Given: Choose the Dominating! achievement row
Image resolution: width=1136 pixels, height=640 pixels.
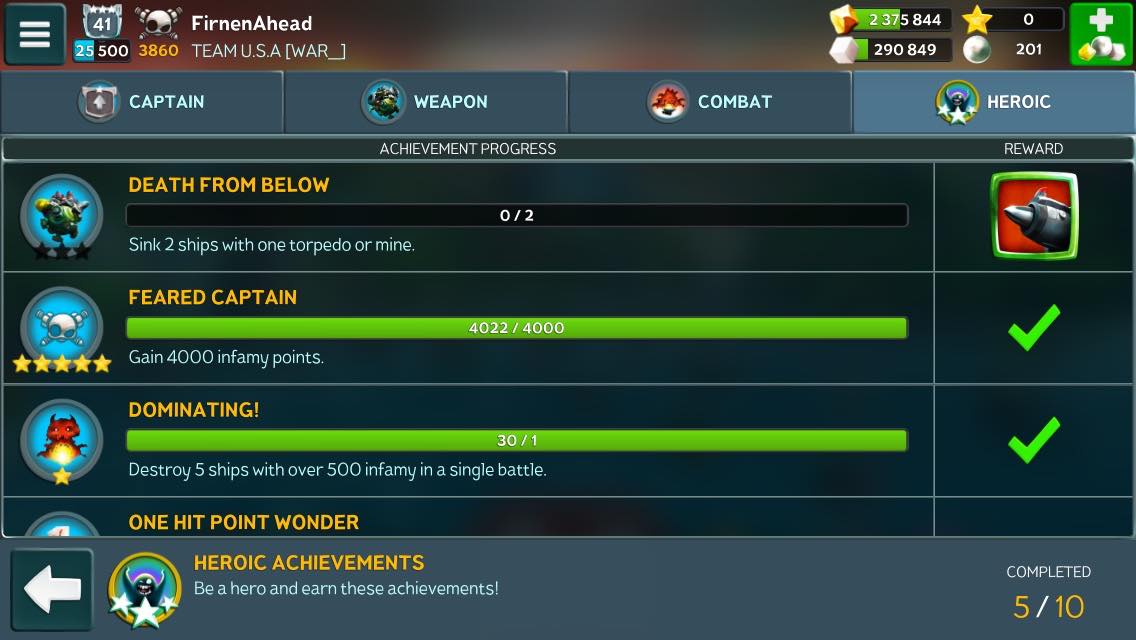Looking at the screenshot, I should tap(516, 441).
